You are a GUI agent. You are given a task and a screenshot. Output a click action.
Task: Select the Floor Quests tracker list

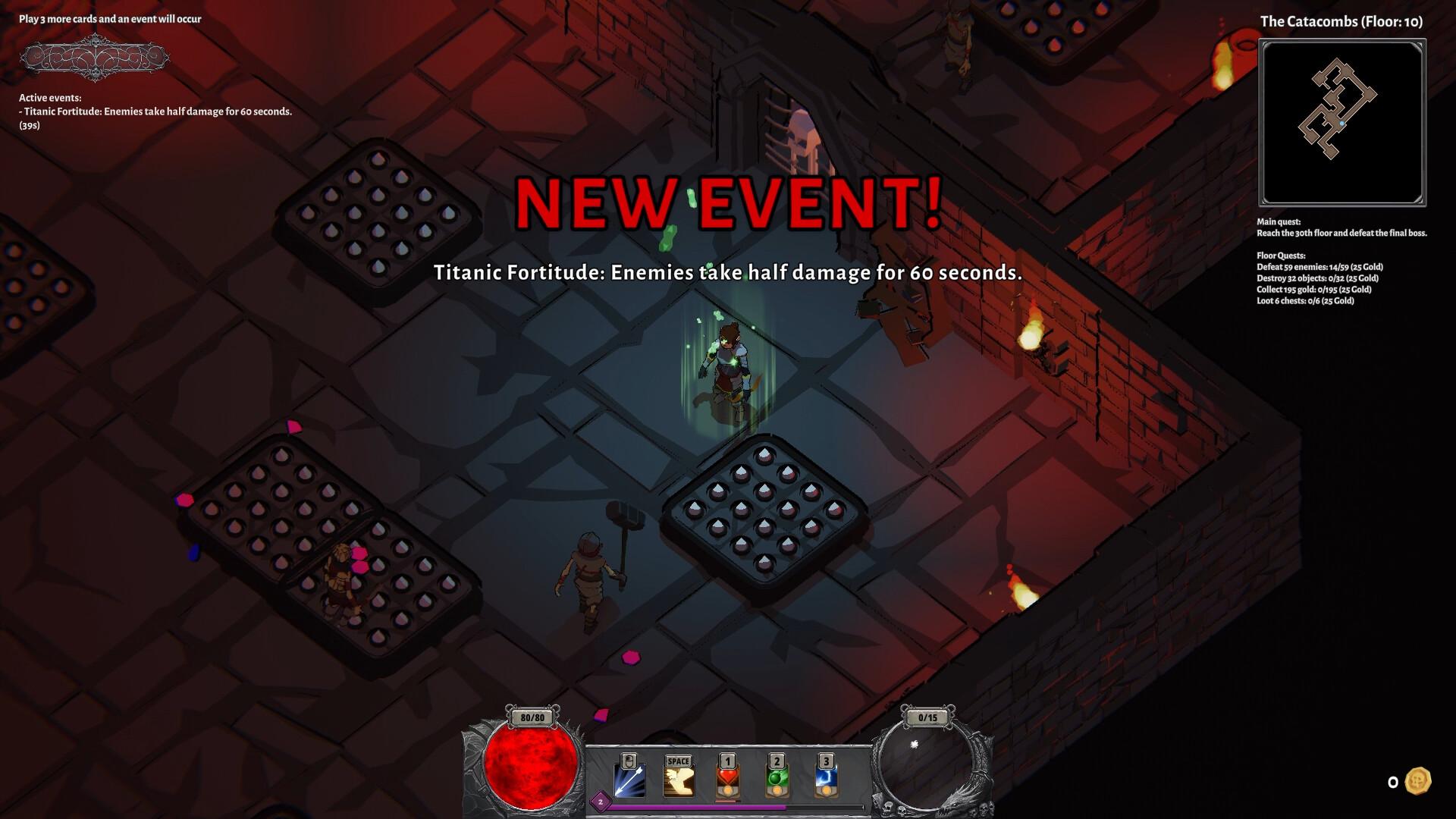click(1319, 278)
